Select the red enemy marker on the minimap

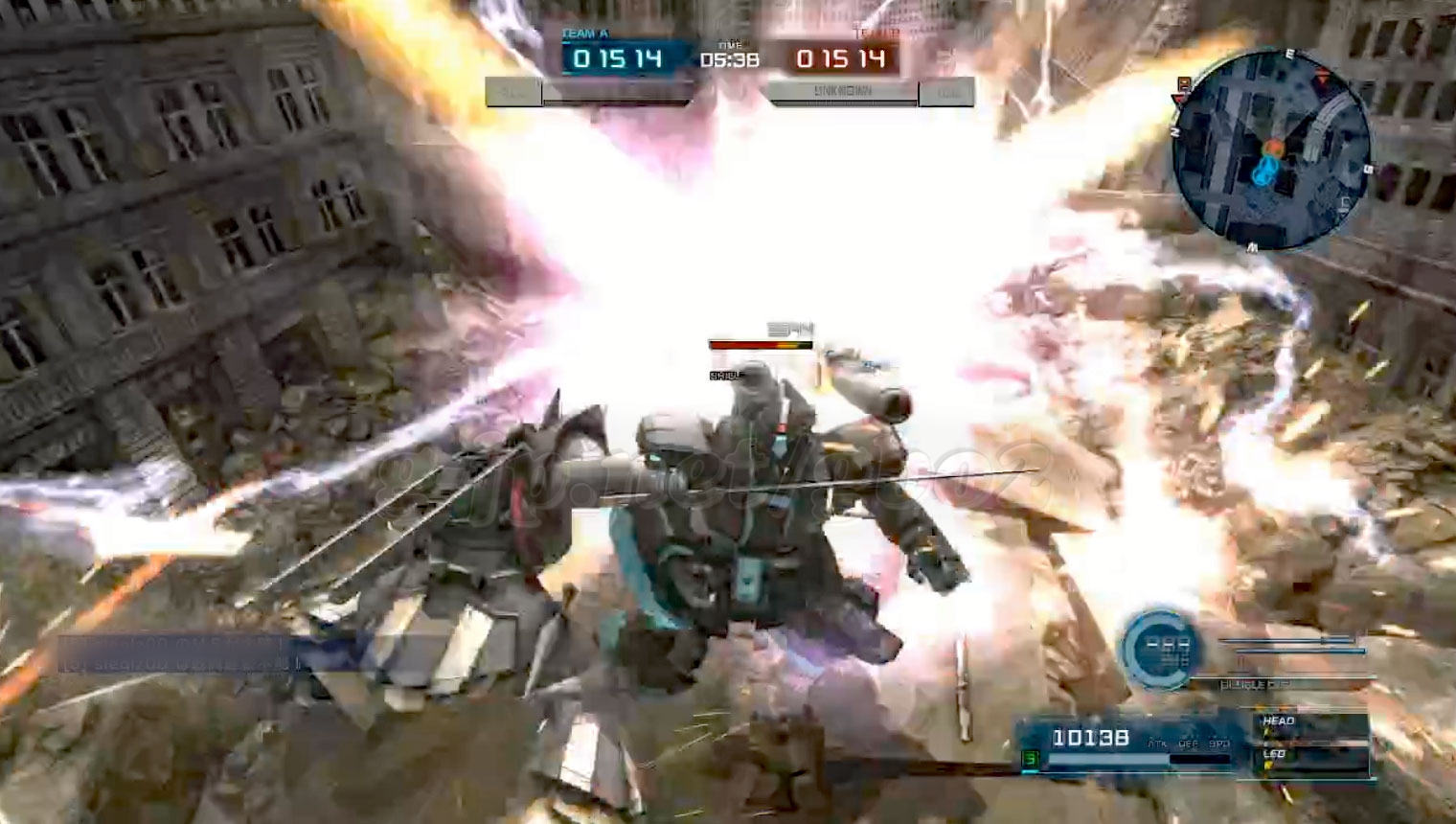pyautogui.click(x=1273, y=147)
